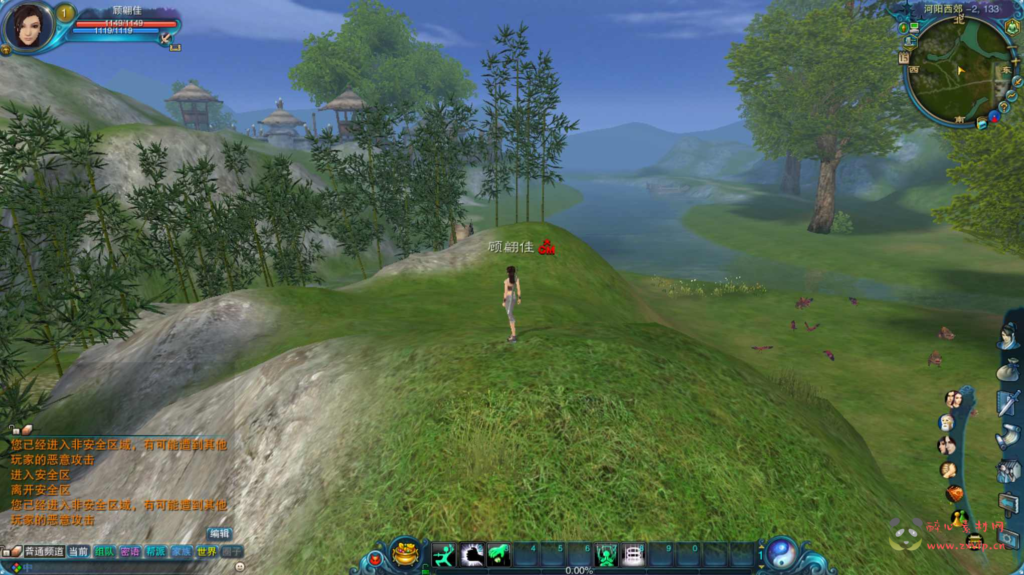The width and height of the screenshot is (1024, 575).
Task: Select the 世界 world chat tab
Action: 207,551
